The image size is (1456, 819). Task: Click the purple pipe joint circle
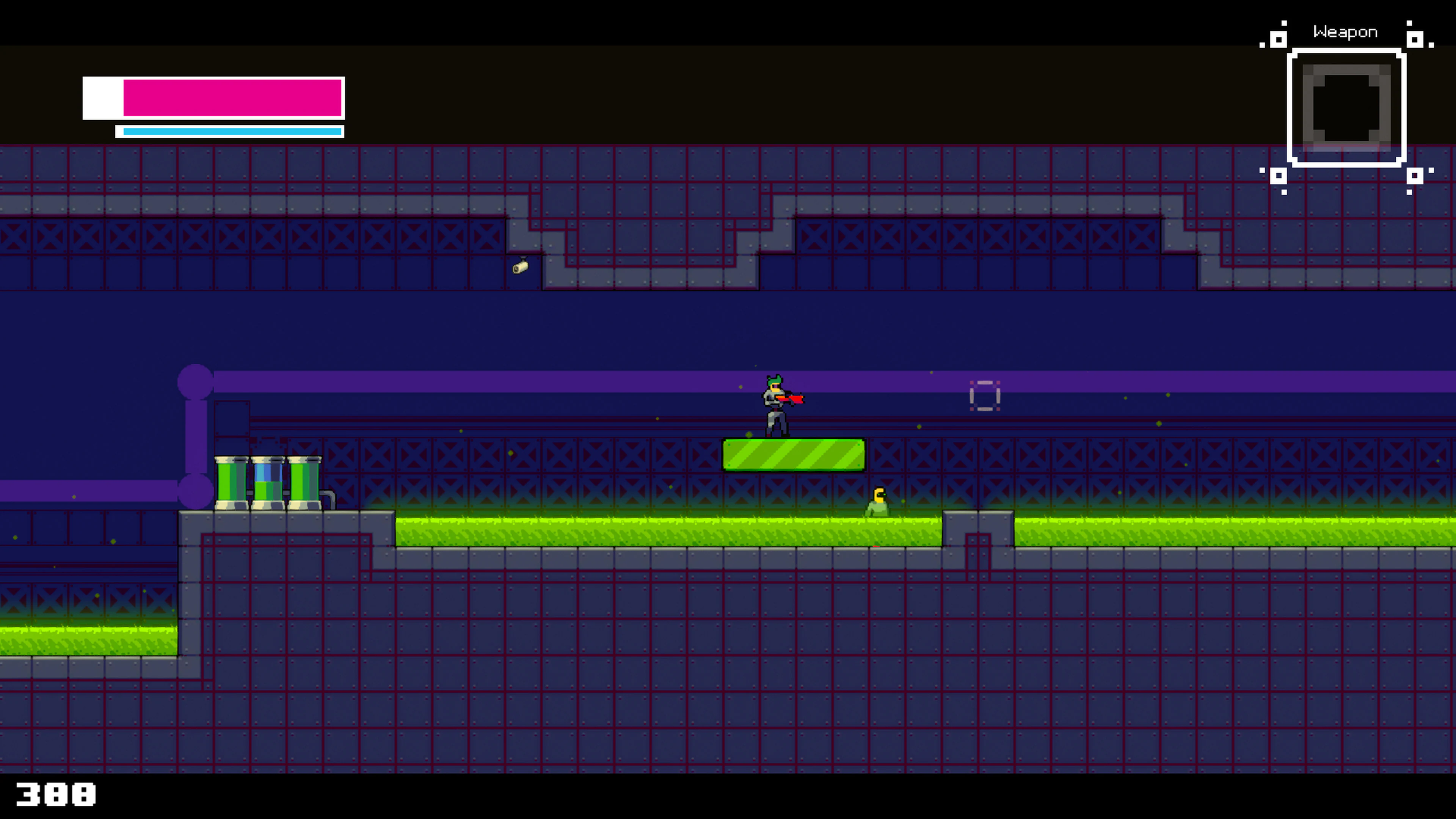[x=196, y=382]
